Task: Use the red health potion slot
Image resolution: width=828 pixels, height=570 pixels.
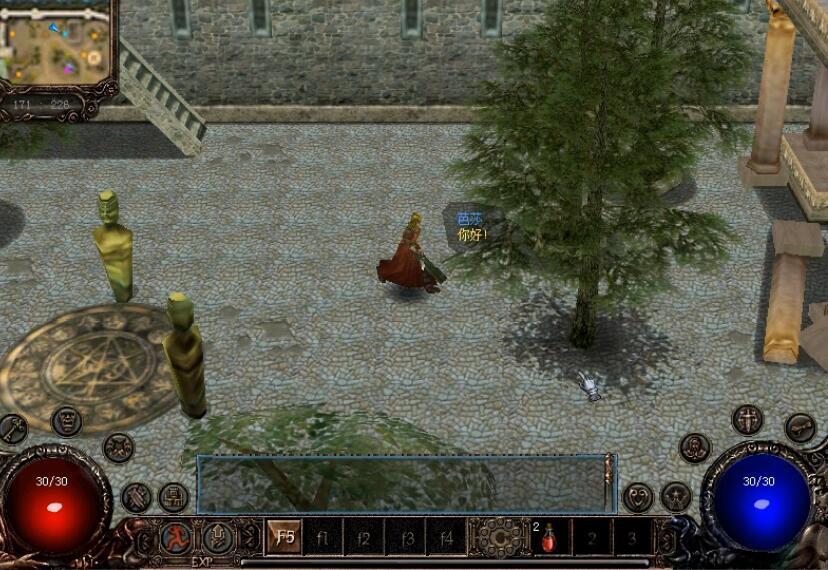Action: (x=550, y=537)
